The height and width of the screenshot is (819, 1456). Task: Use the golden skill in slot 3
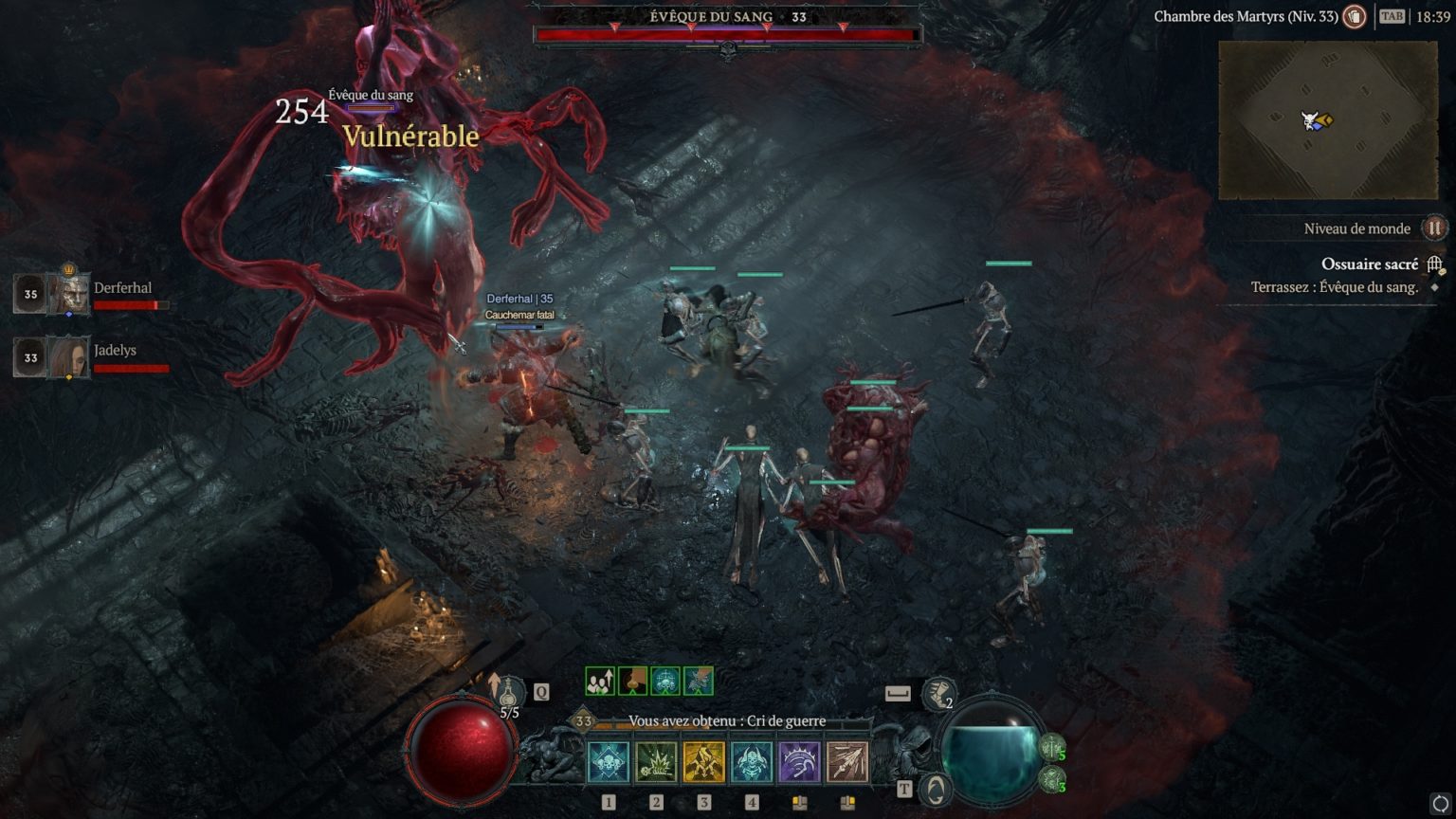click(x=703, y=763)
